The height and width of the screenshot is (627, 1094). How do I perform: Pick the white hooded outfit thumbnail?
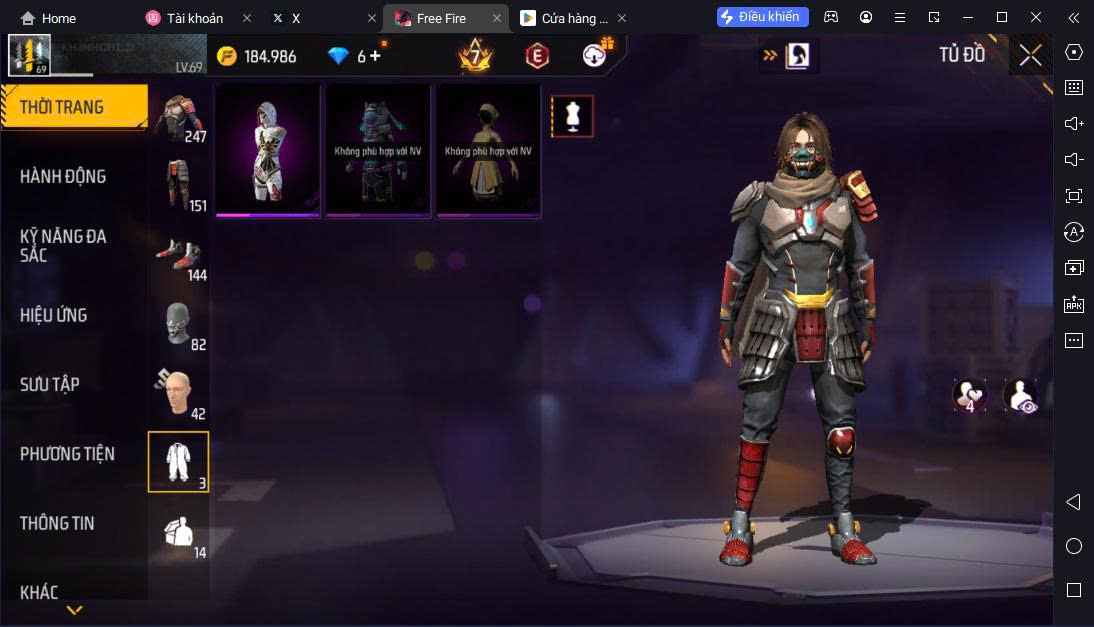[267, 150]
